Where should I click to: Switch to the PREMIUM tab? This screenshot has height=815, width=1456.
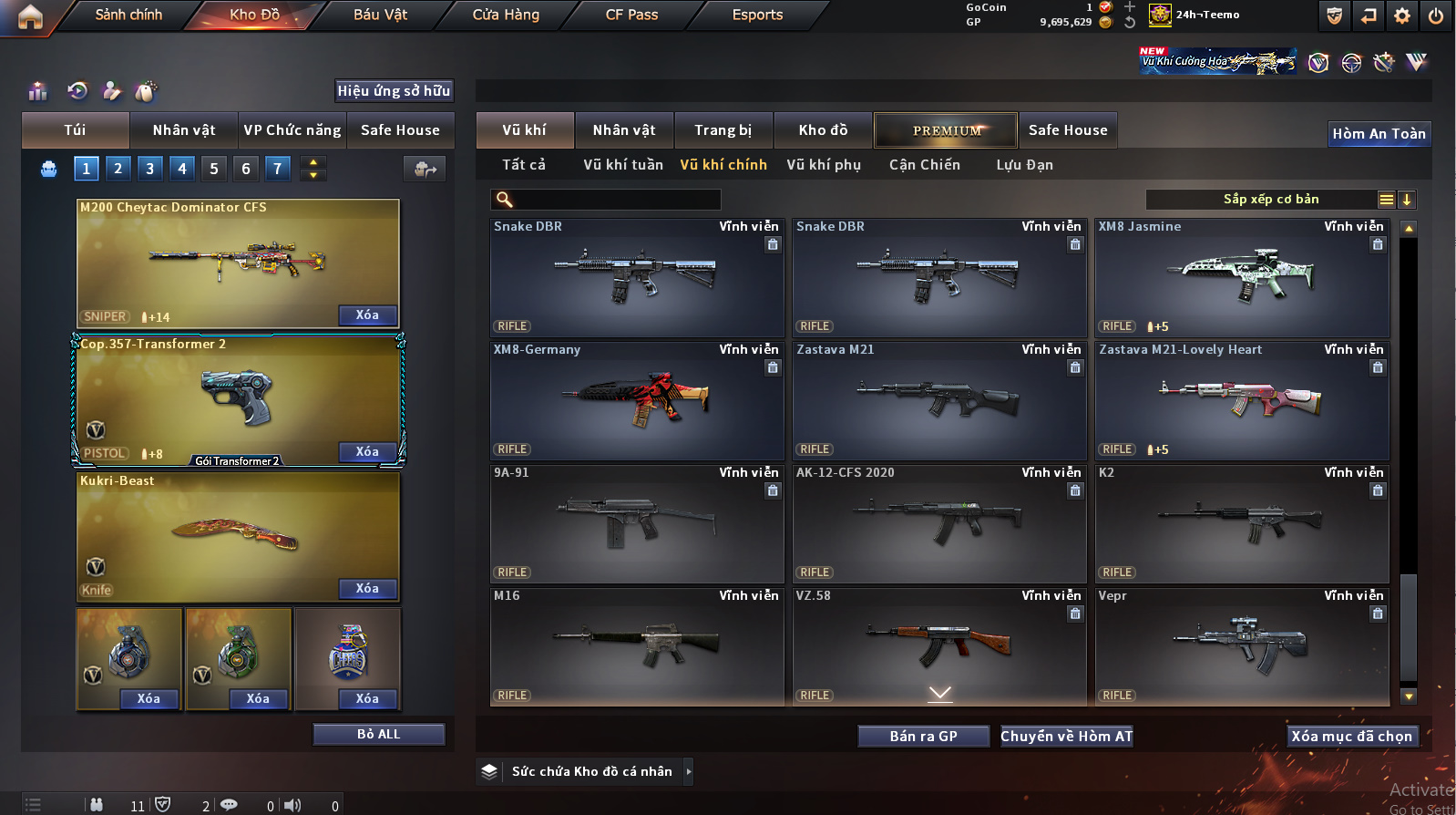[x=947, y=130]
